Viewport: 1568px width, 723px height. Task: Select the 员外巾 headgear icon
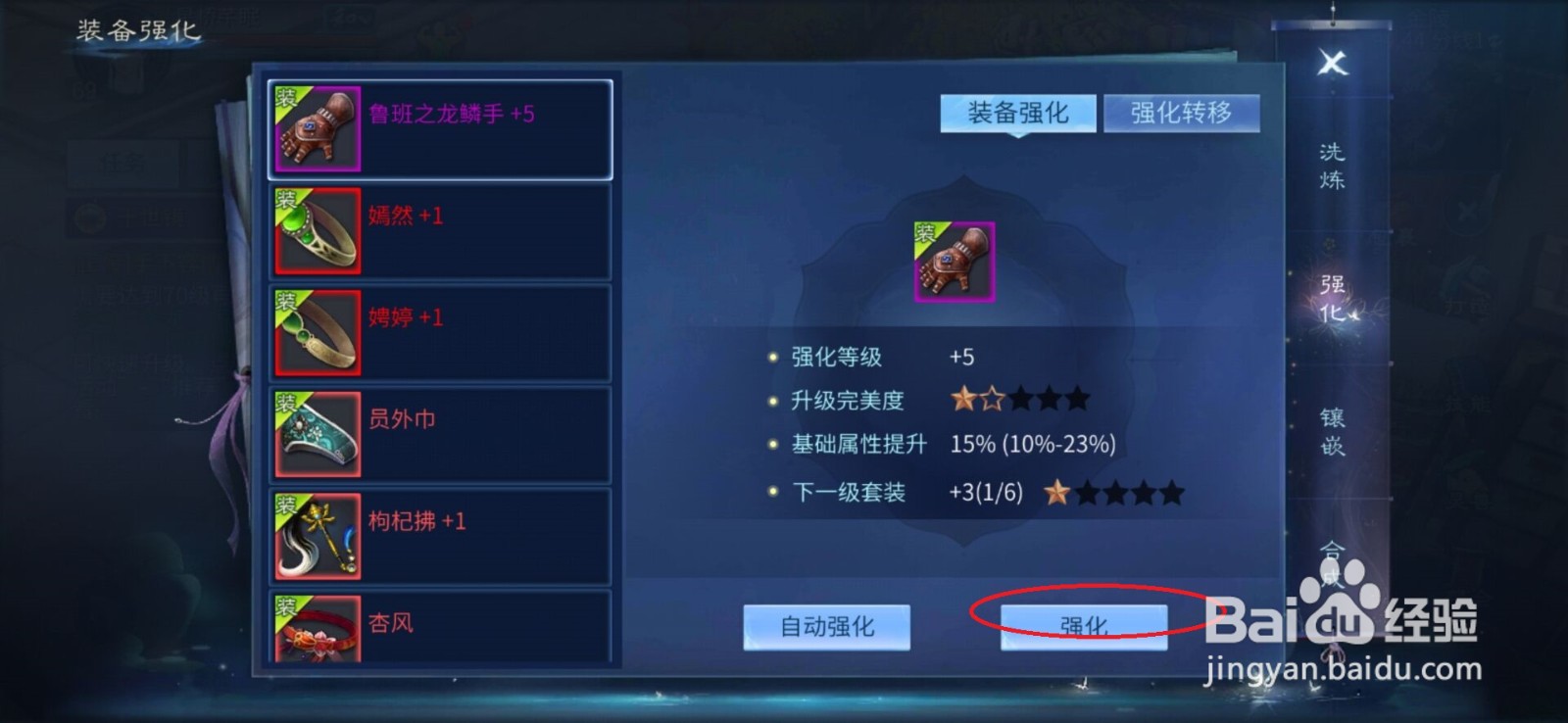pyautogui.click(x=318, y=434)
